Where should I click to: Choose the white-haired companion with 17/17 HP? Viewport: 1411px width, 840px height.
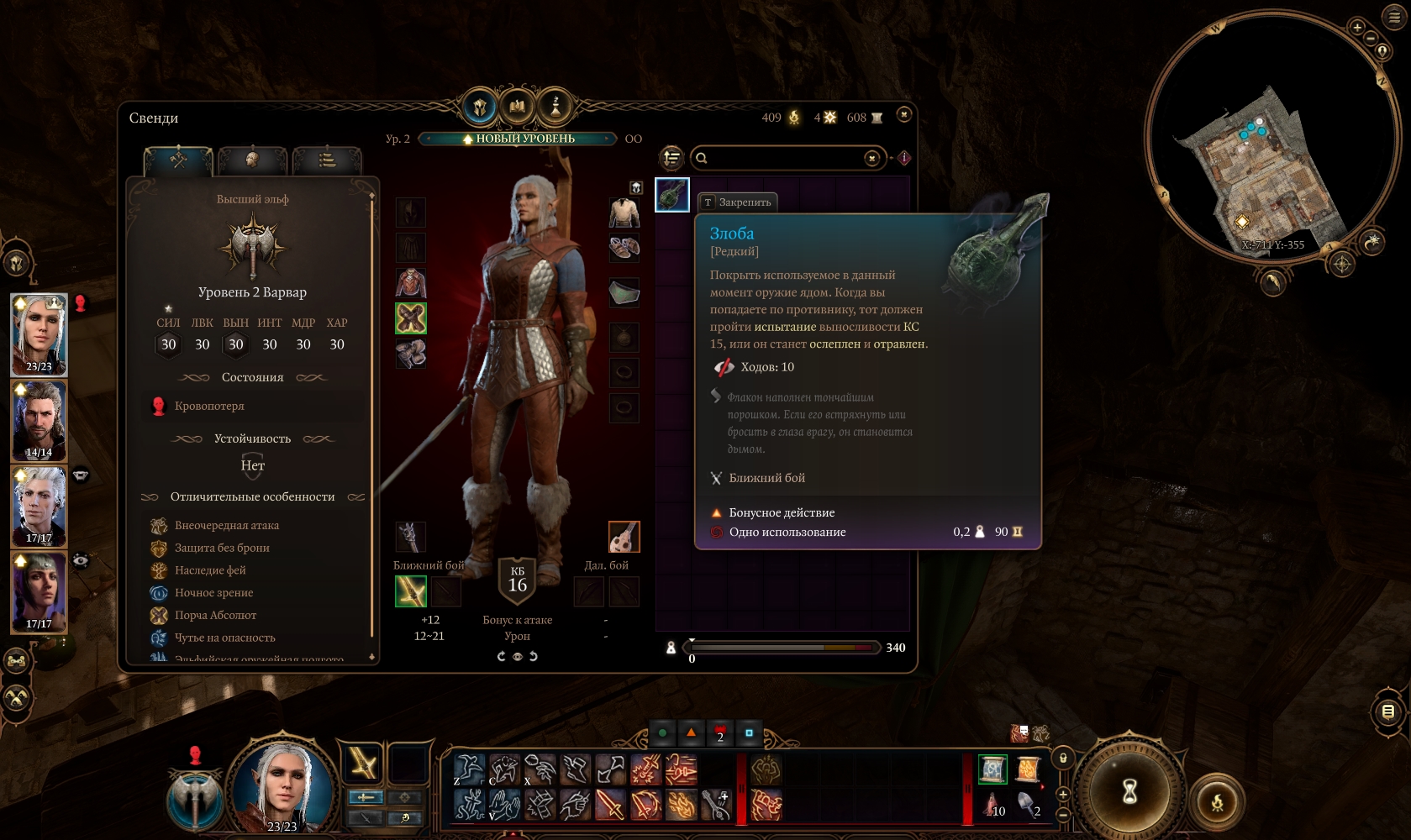39,506
